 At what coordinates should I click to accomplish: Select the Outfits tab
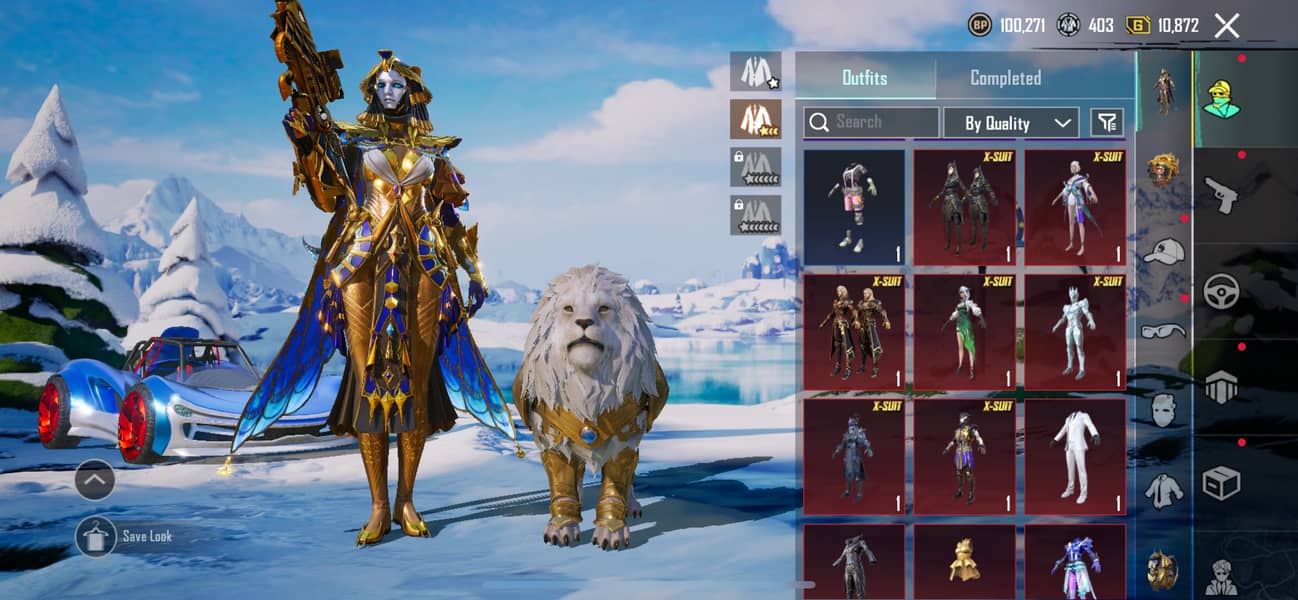tap(864, 78)
